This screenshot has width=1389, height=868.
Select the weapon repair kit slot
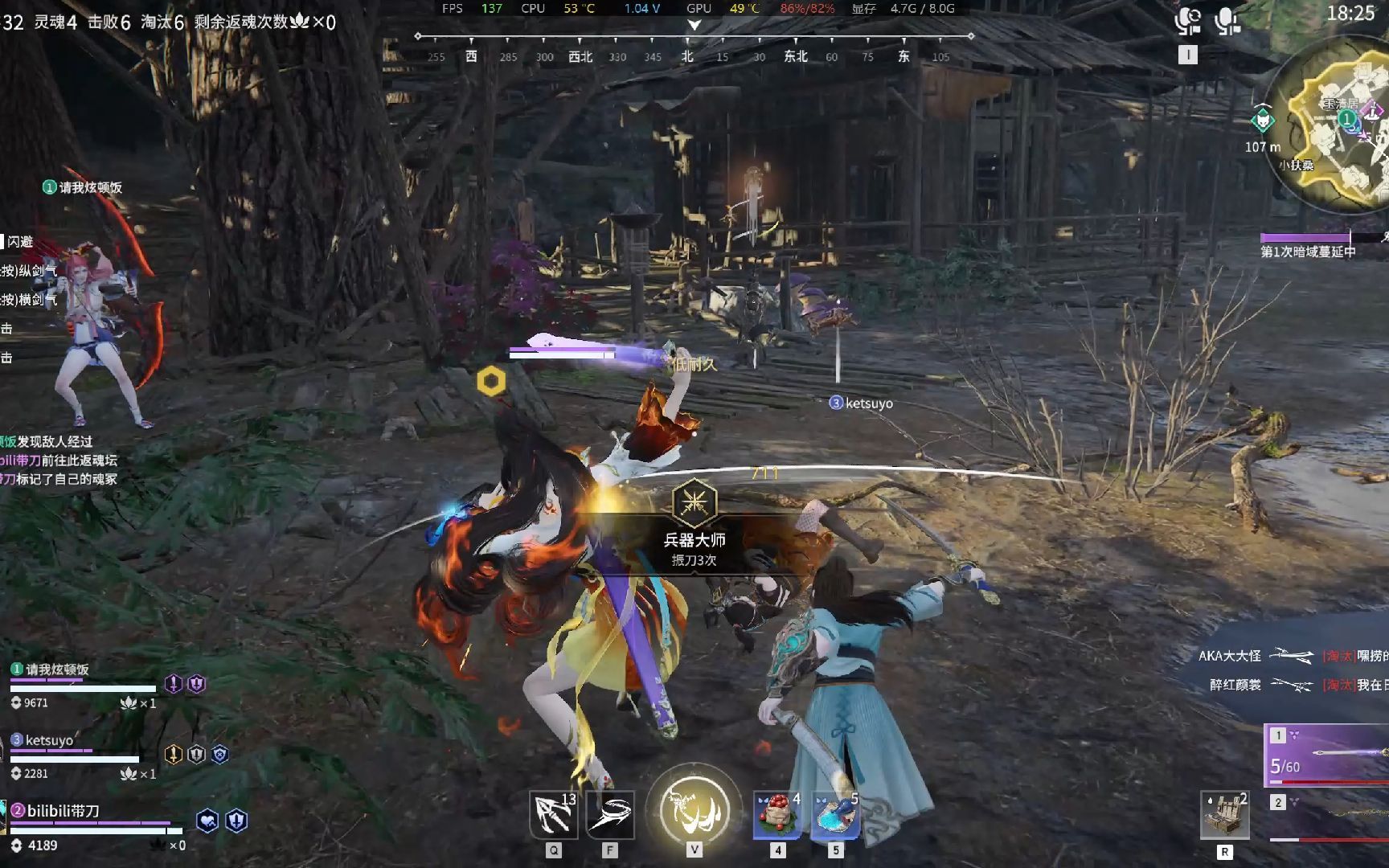click(x=1224, y=816)
